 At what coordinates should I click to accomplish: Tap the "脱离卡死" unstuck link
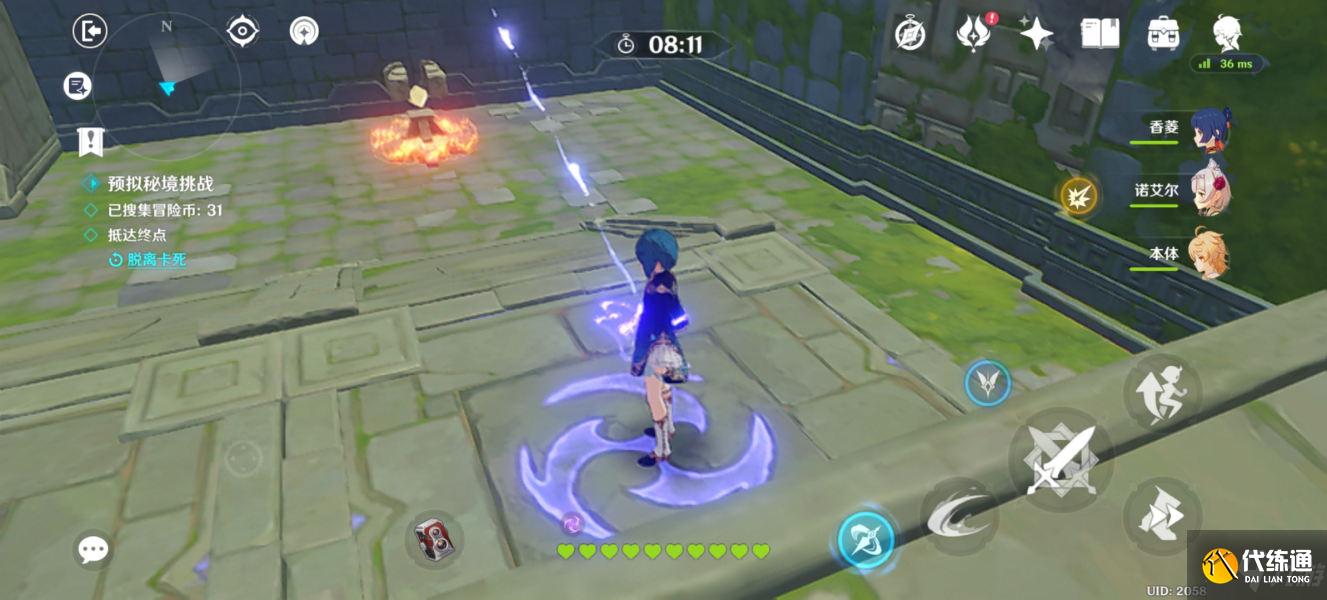click(x=156, y=260)
